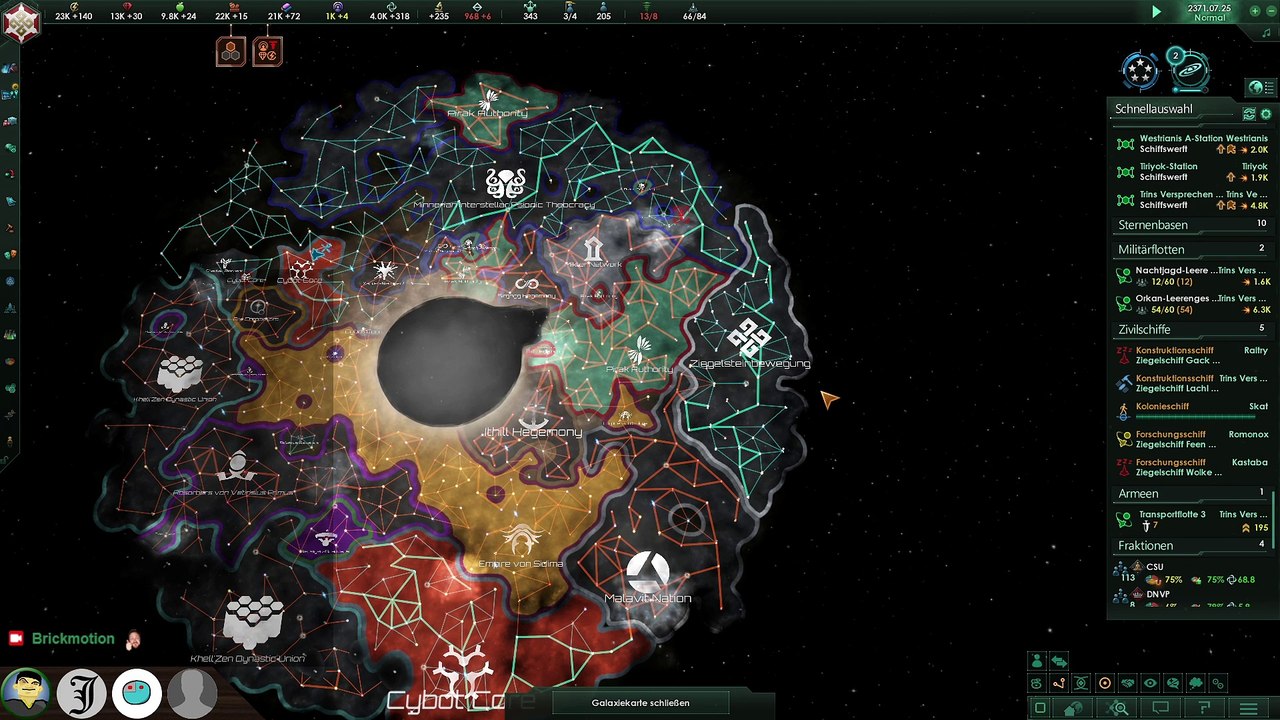The image size is (1280, 720).
Task: Select the Tiriyok-Station shipyard entry
Action: [x=1190, y=172]
